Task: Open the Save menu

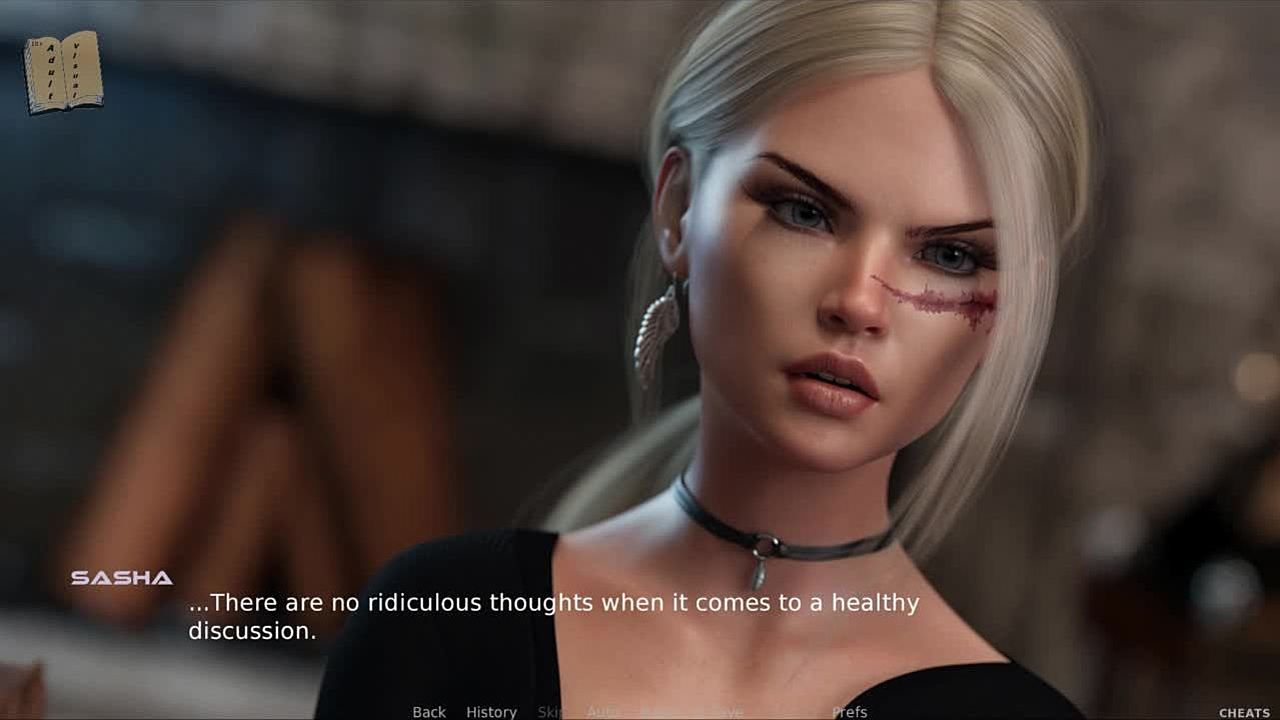Action: tap(727, 712)
